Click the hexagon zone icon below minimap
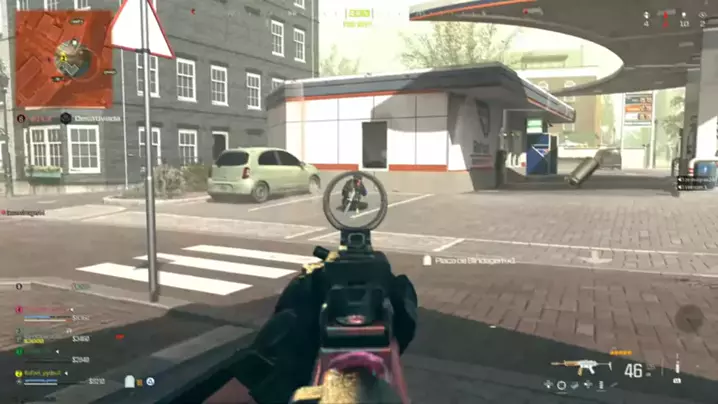This screenshot has width=718, height=404. pyautogui.click(x=65, y=118)
